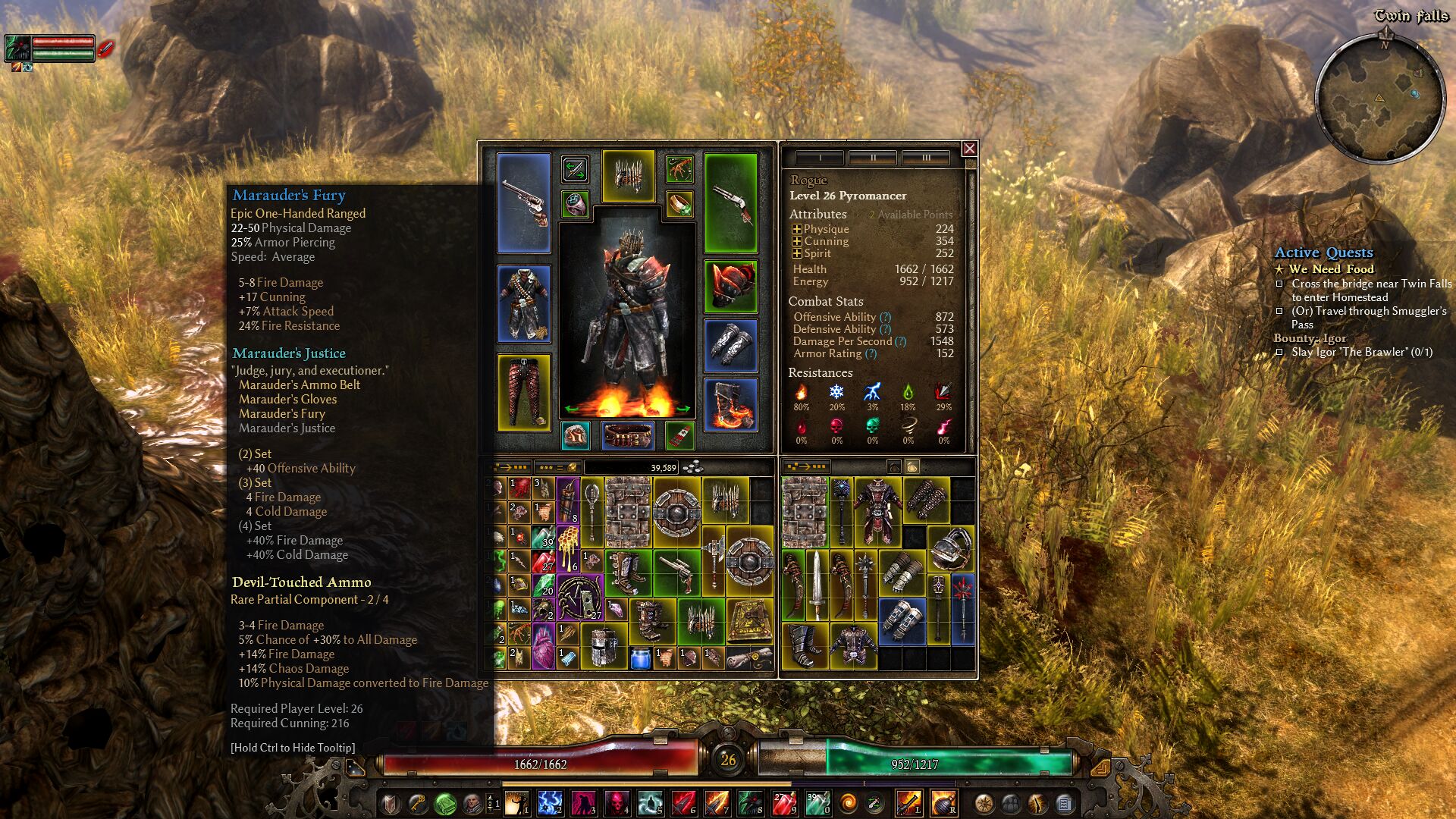Image resolution: width=1456 pixels, height=819 pixels.
Task: Add a point to Physique
Action: [x=796, y=229]
